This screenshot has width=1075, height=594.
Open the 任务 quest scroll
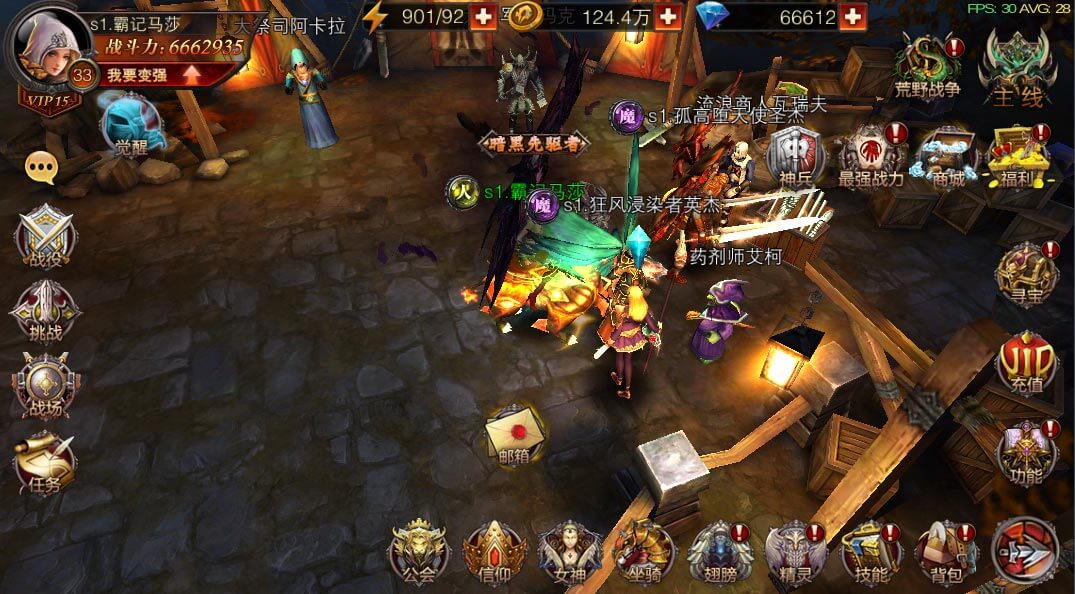[44, 462]
